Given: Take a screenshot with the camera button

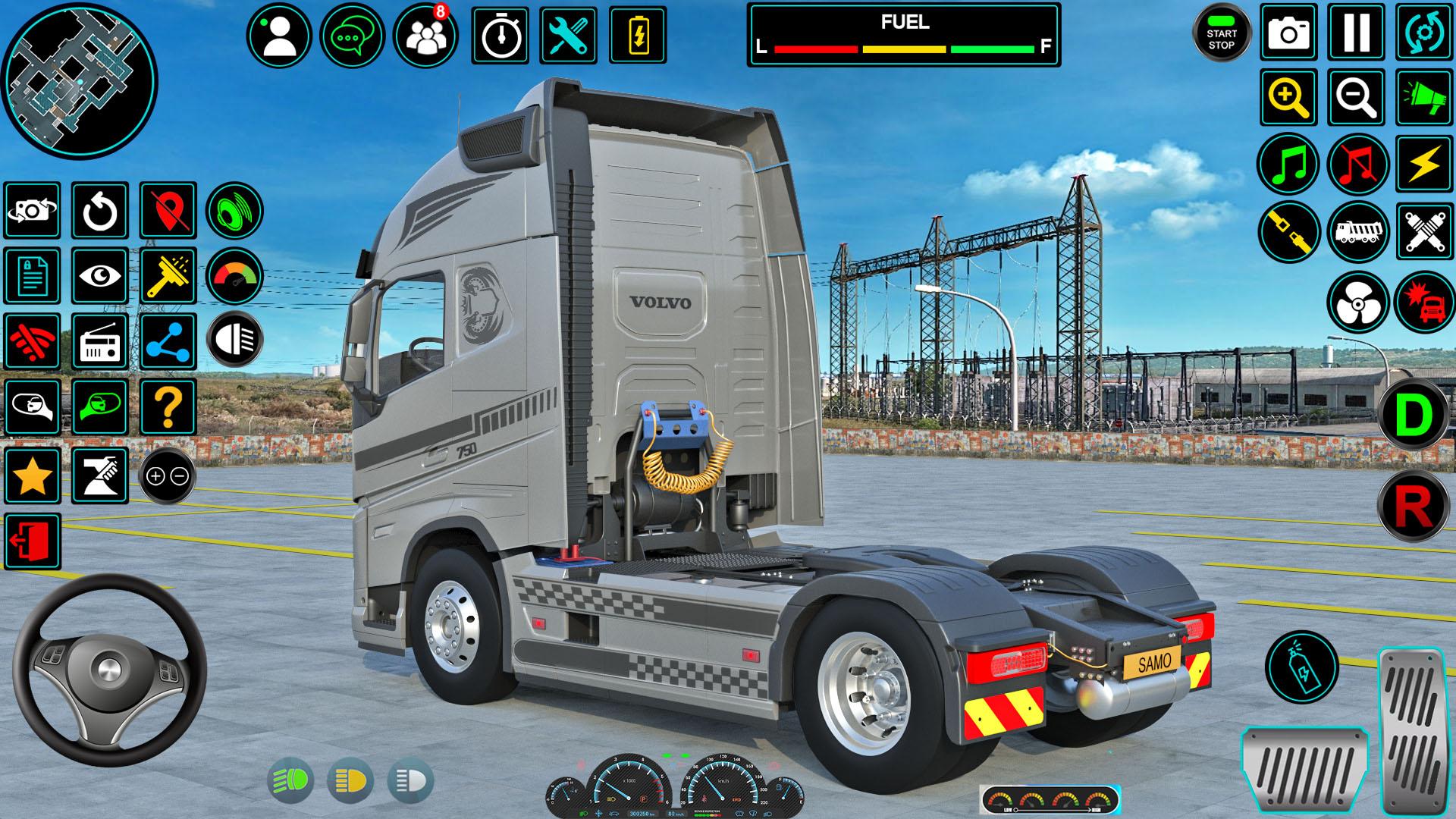Looking at the screenshot, I should [1288, 32].
